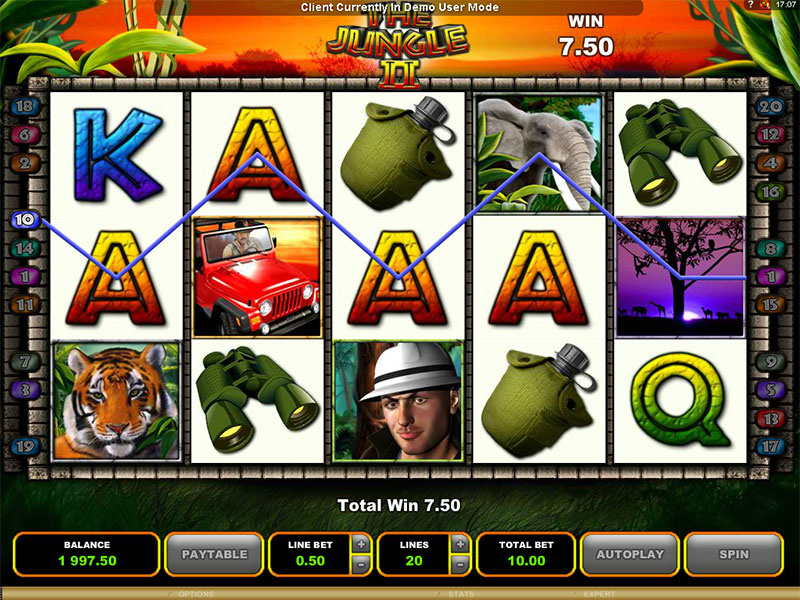The image size is (800, 600).
Task: Choose payline 19 marker
Action: point(26,447)
